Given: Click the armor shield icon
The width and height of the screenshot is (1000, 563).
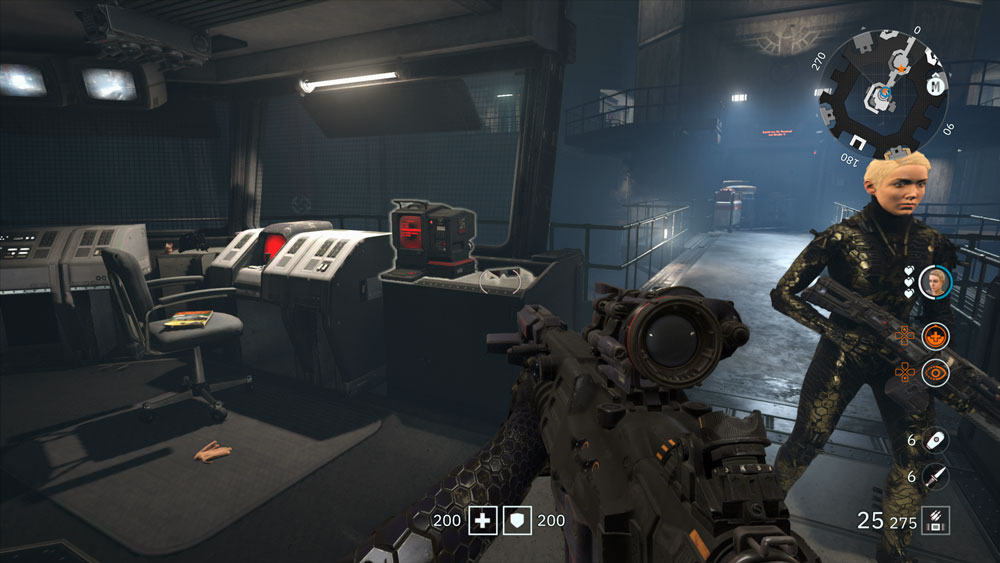Looking at the screenshot, I should click(x=517, y=520).
